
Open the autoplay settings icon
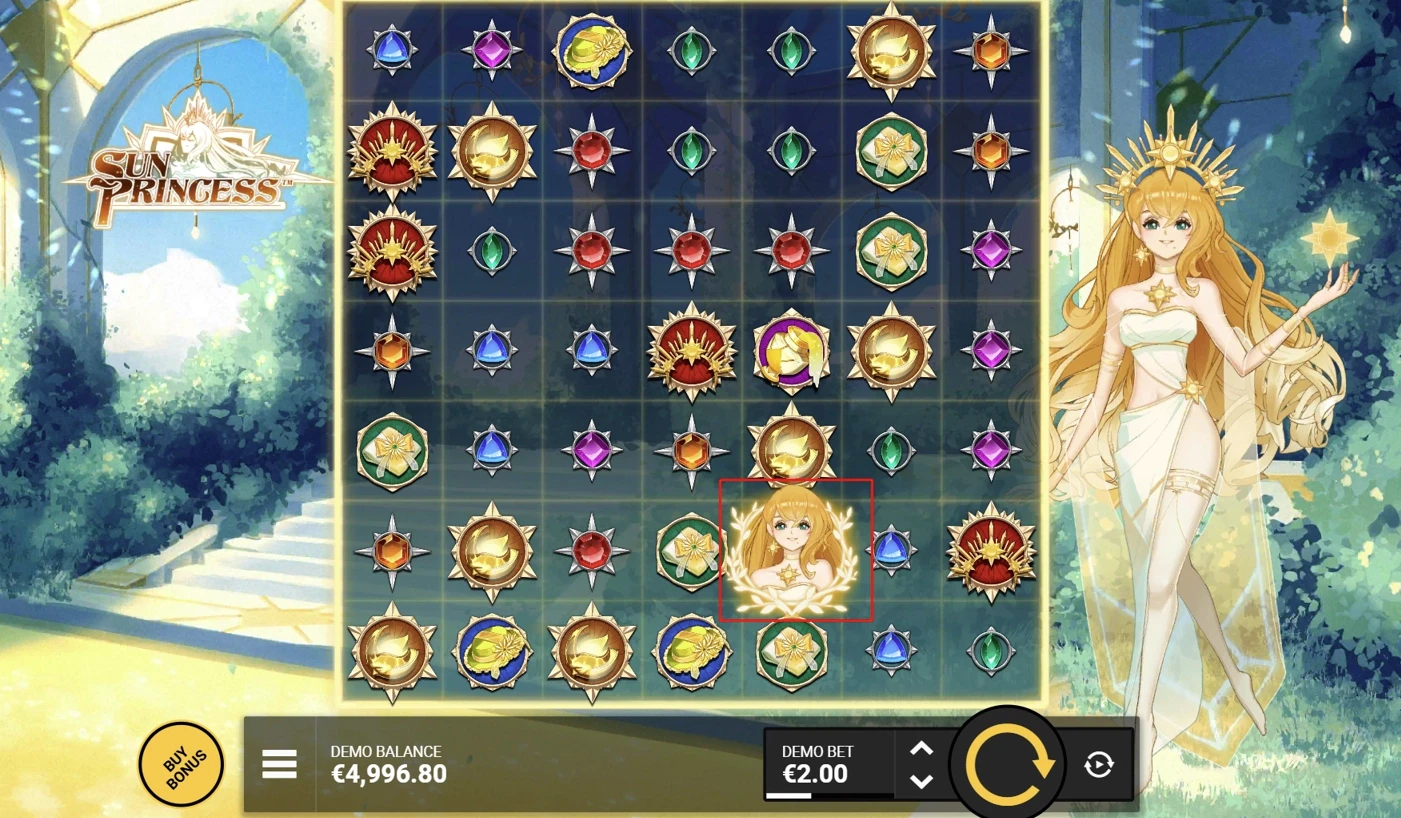pyautogui.click(x=1099, y=763)
